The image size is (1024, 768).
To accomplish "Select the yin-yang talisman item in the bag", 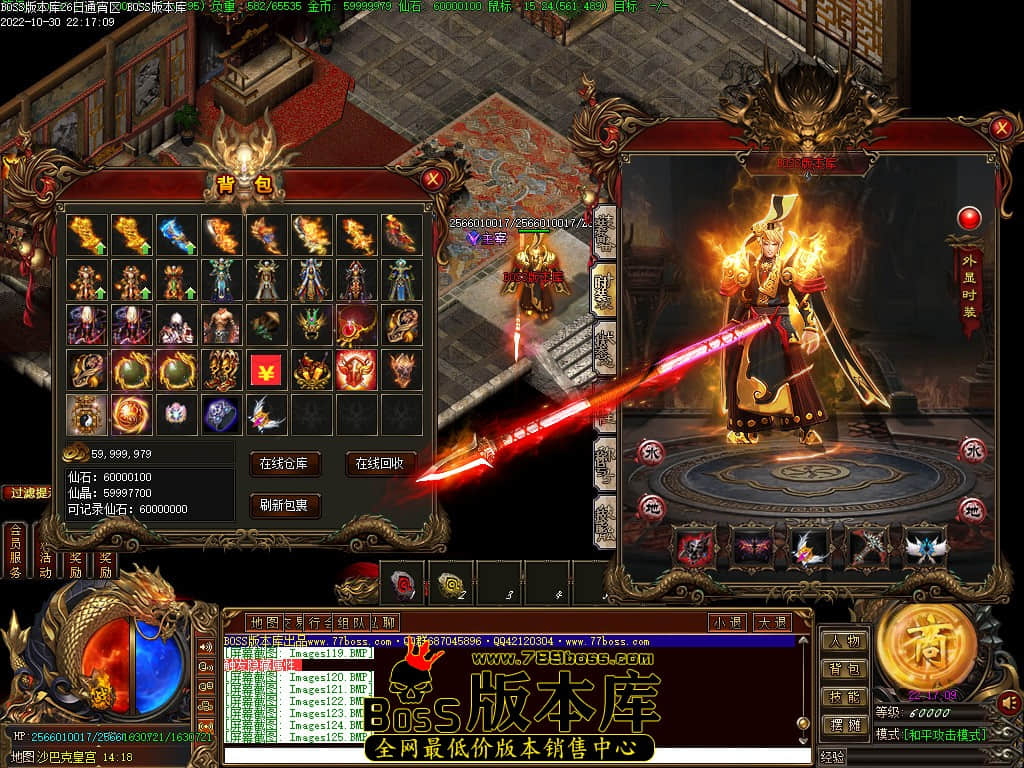I will 87,415.
